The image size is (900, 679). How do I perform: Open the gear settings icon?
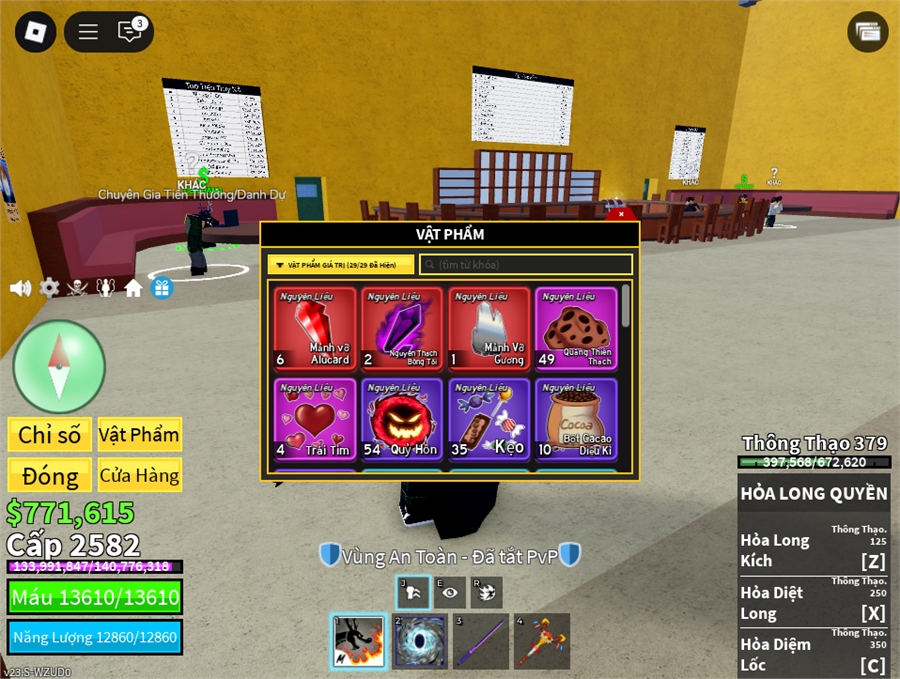point(49,288)
